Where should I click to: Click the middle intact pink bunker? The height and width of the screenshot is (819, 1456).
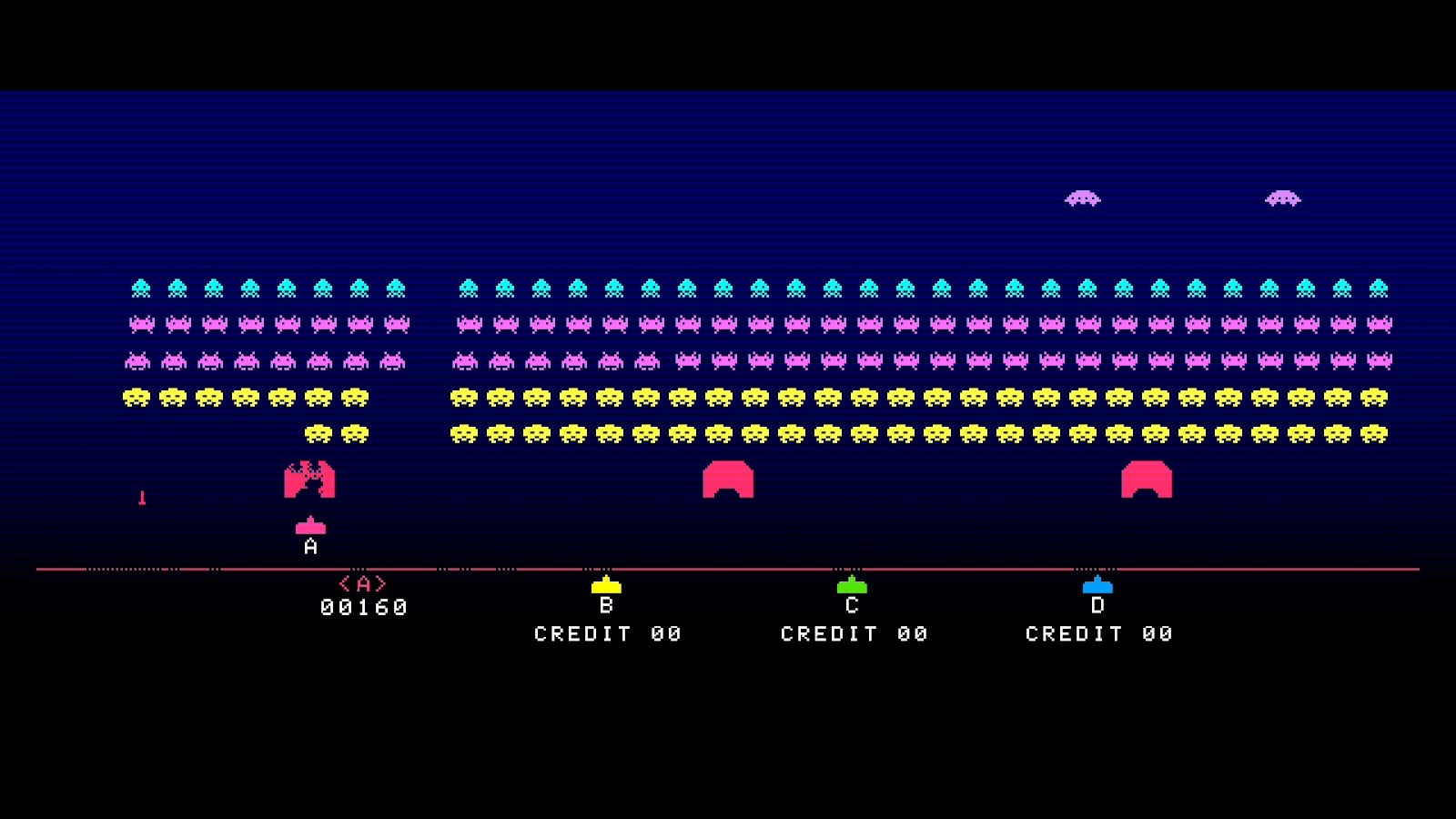click(x=727, y=480)
